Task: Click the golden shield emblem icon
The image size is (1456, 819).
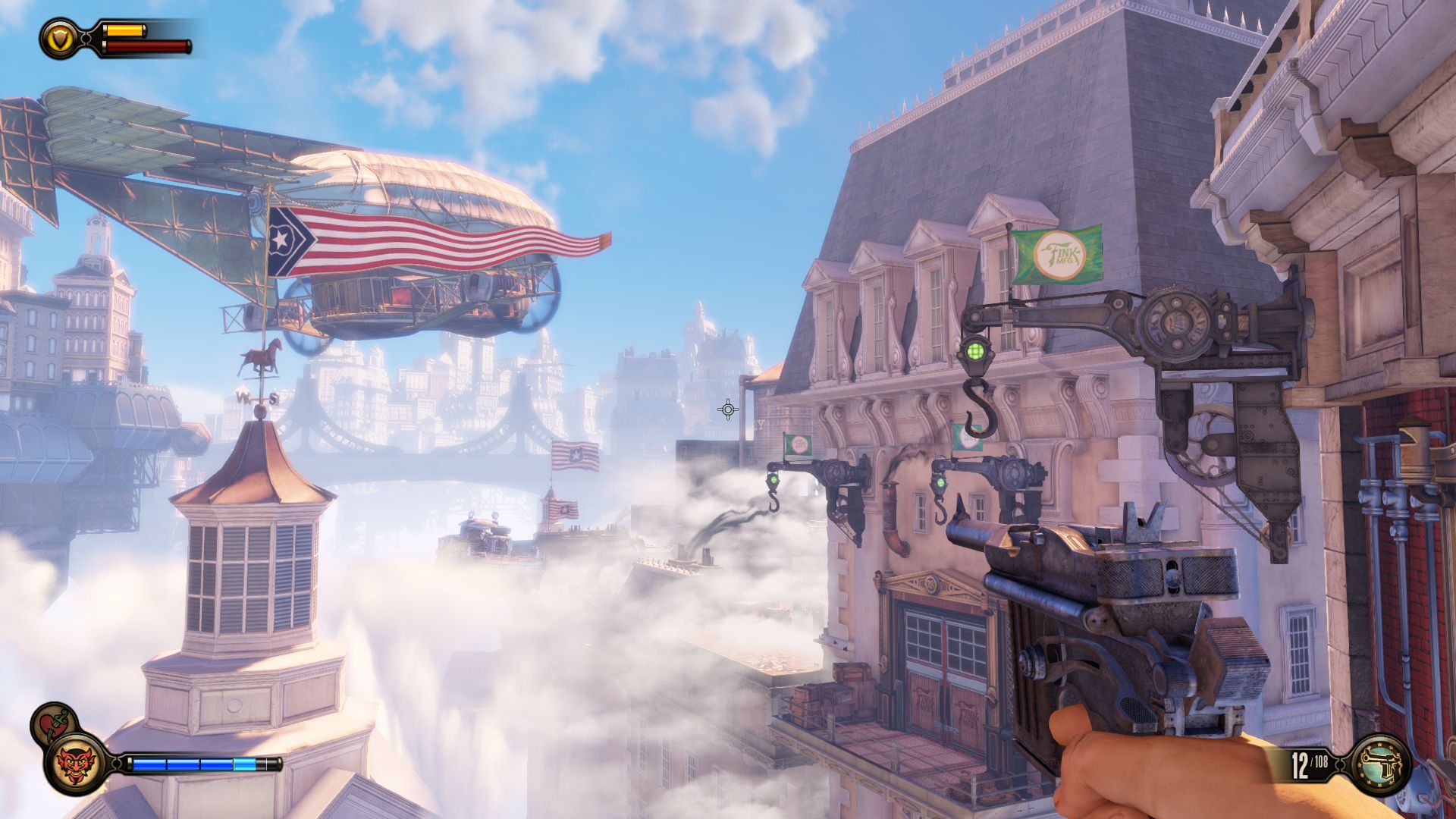Action: pyautogui.click(x=58, y=38)
